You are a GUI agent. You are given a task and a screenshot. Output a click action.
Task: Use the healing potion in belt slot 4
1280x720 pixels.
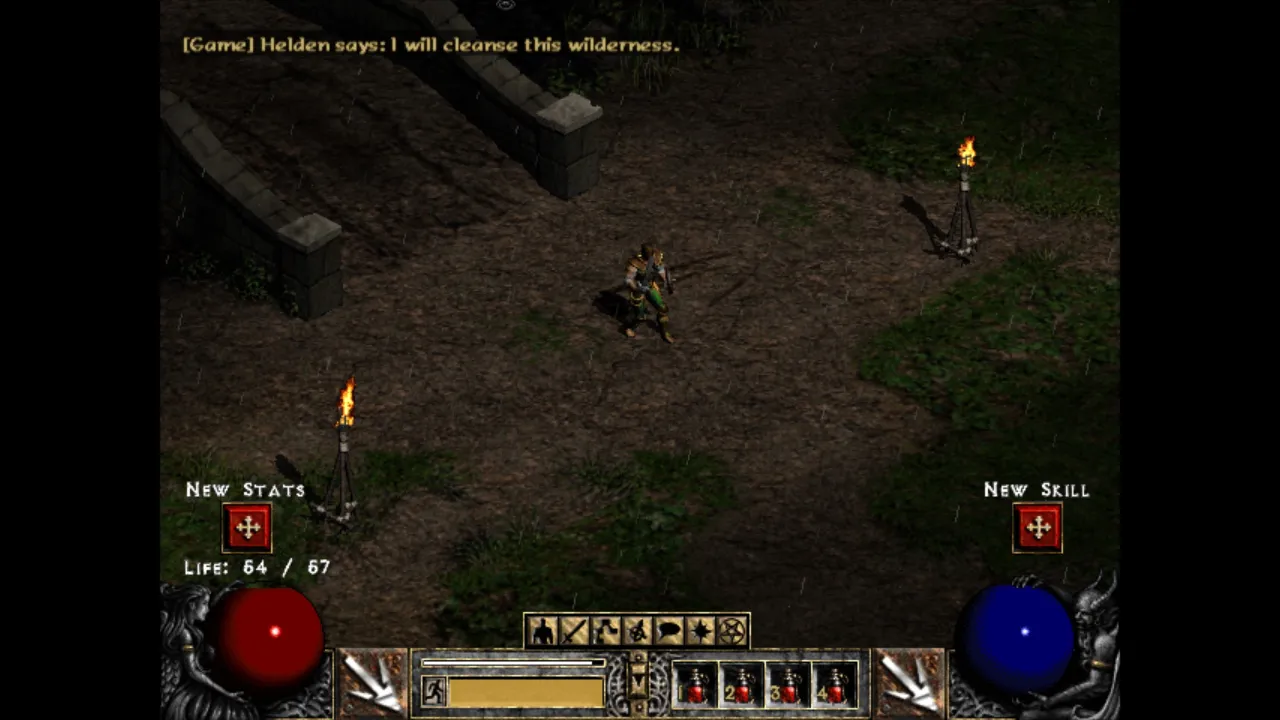835,685
